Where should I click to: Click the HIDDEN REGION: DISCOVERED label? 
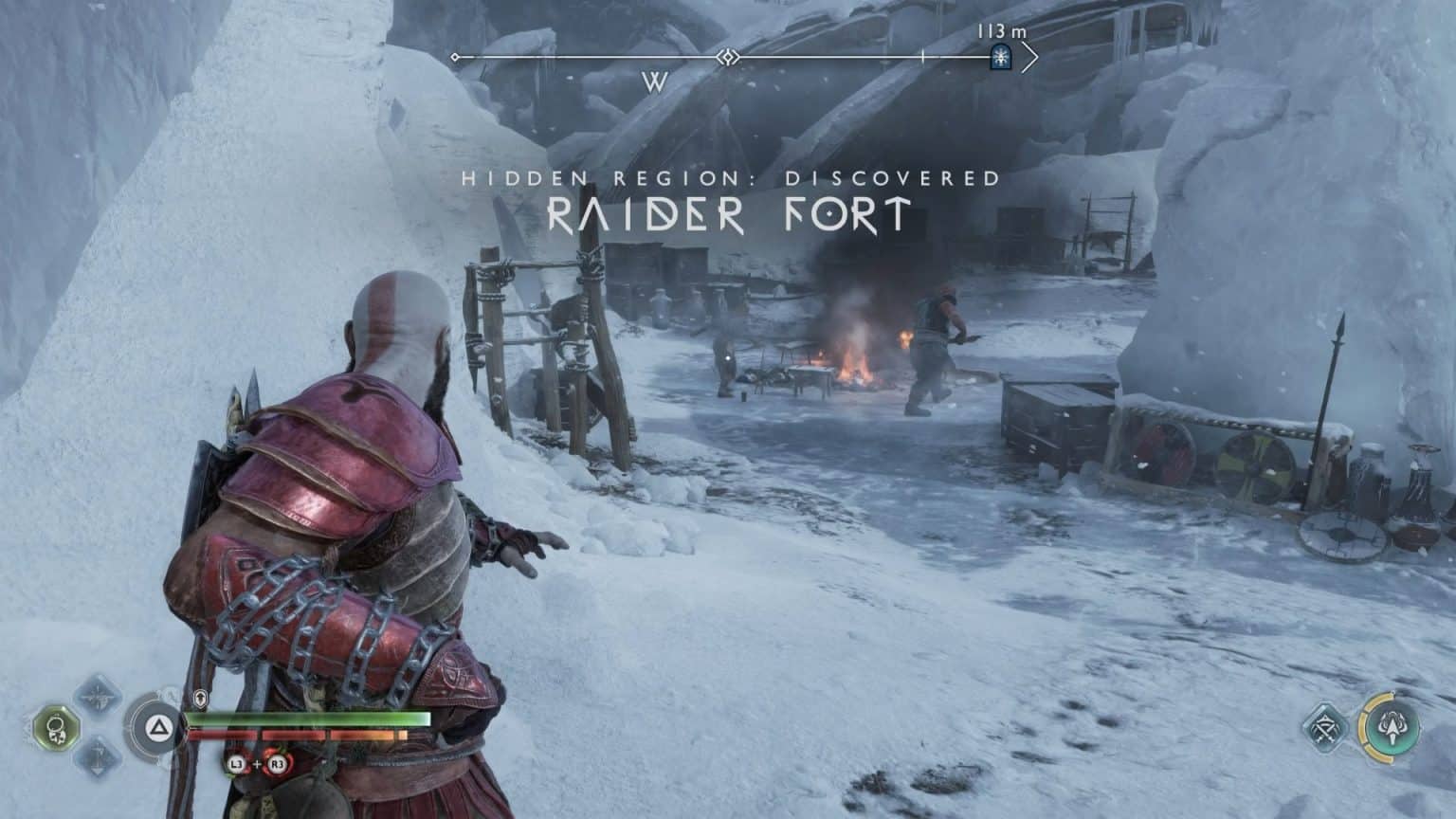[731, 176]
